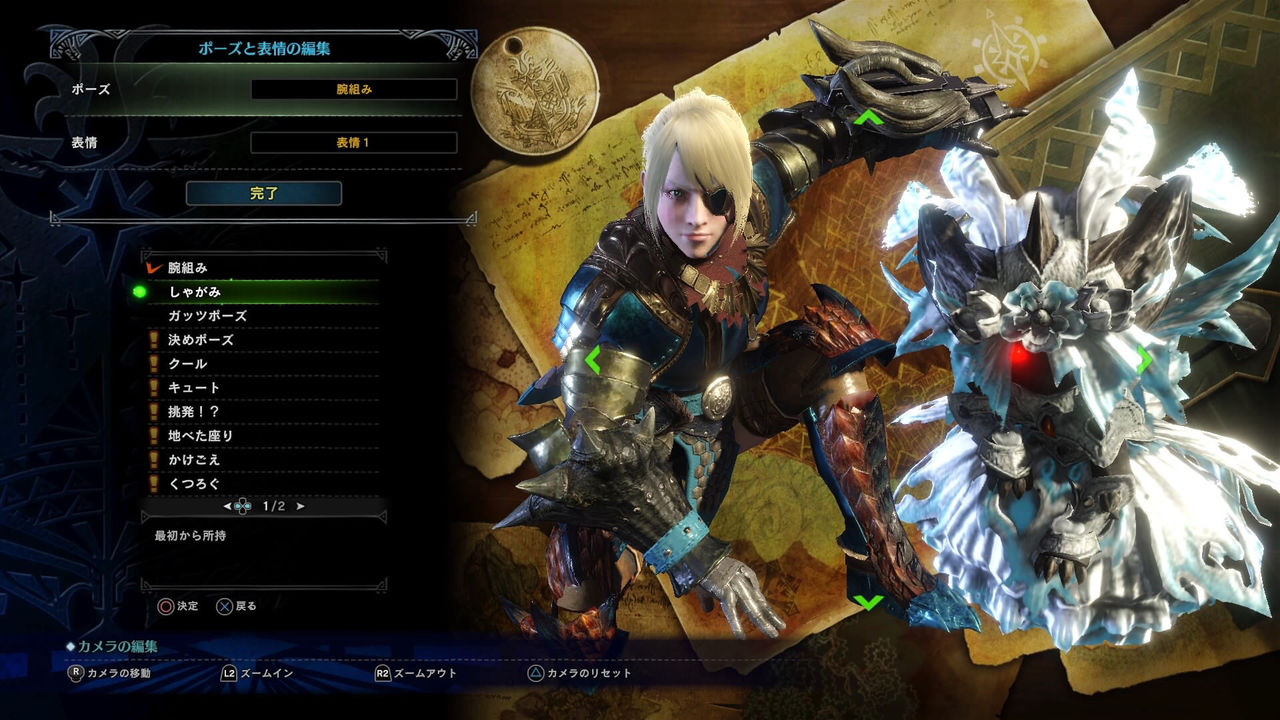Choose the くつろぐ pose

(262, 484)
